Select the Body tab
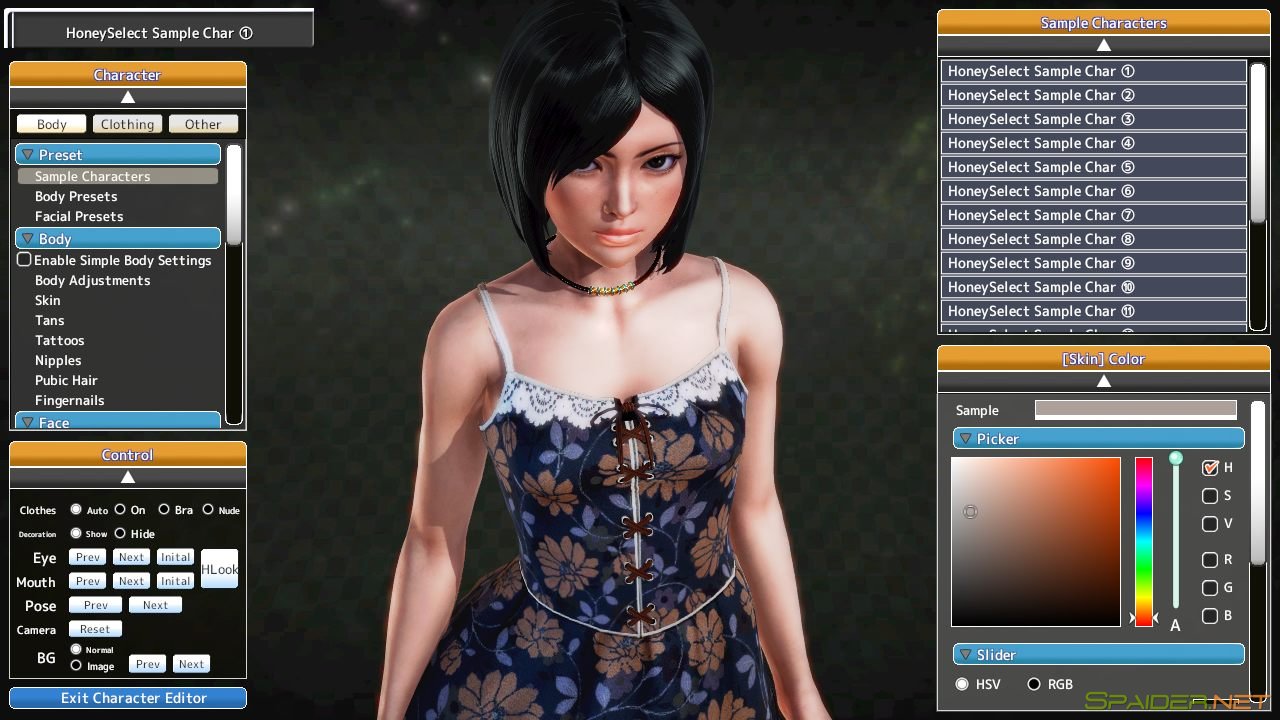The image size is (1280, 720). (x=51, y=124)
